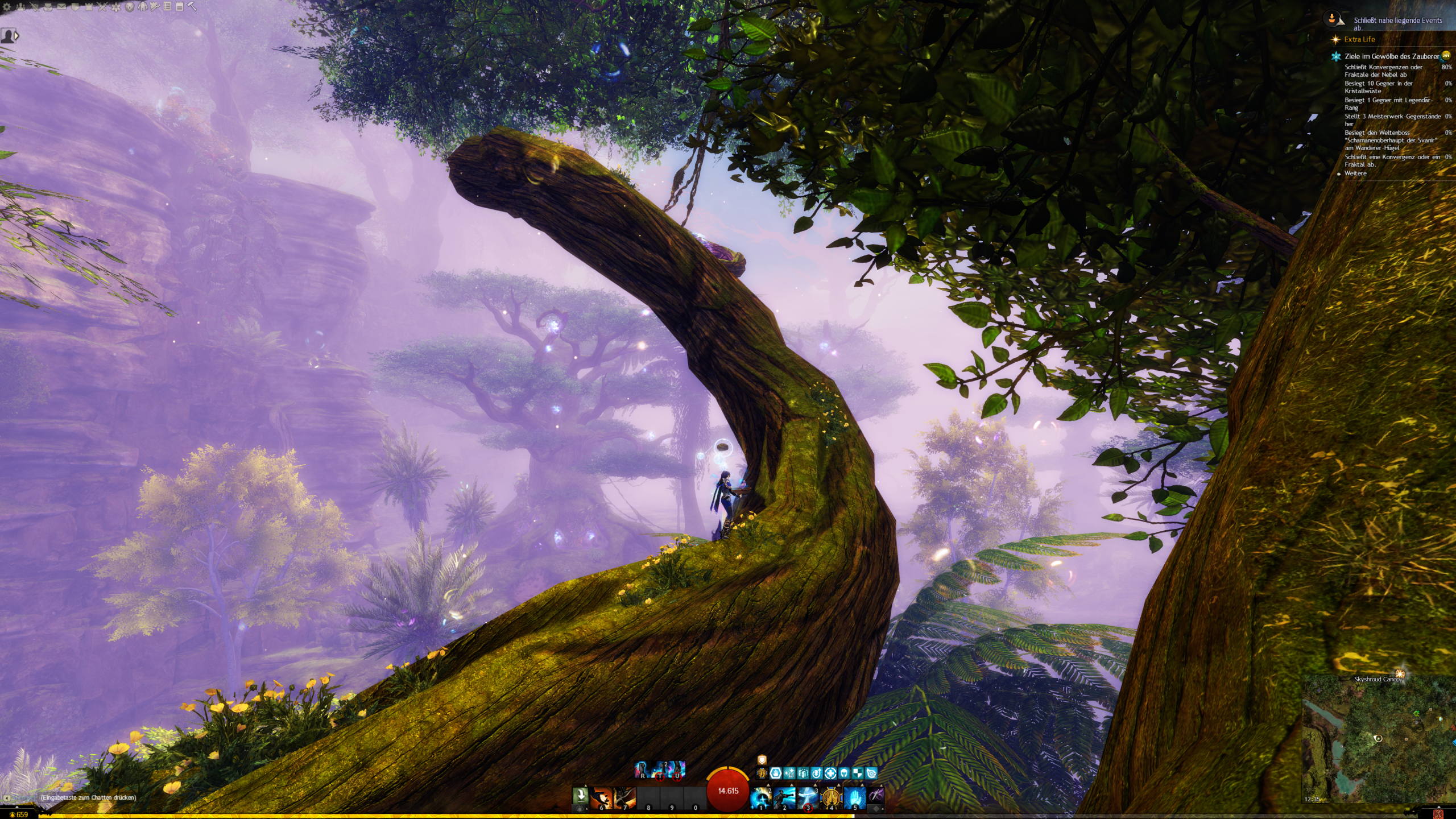
Task: Click the Skyshroud Canopy minimap
Action: click(1378, 738)
